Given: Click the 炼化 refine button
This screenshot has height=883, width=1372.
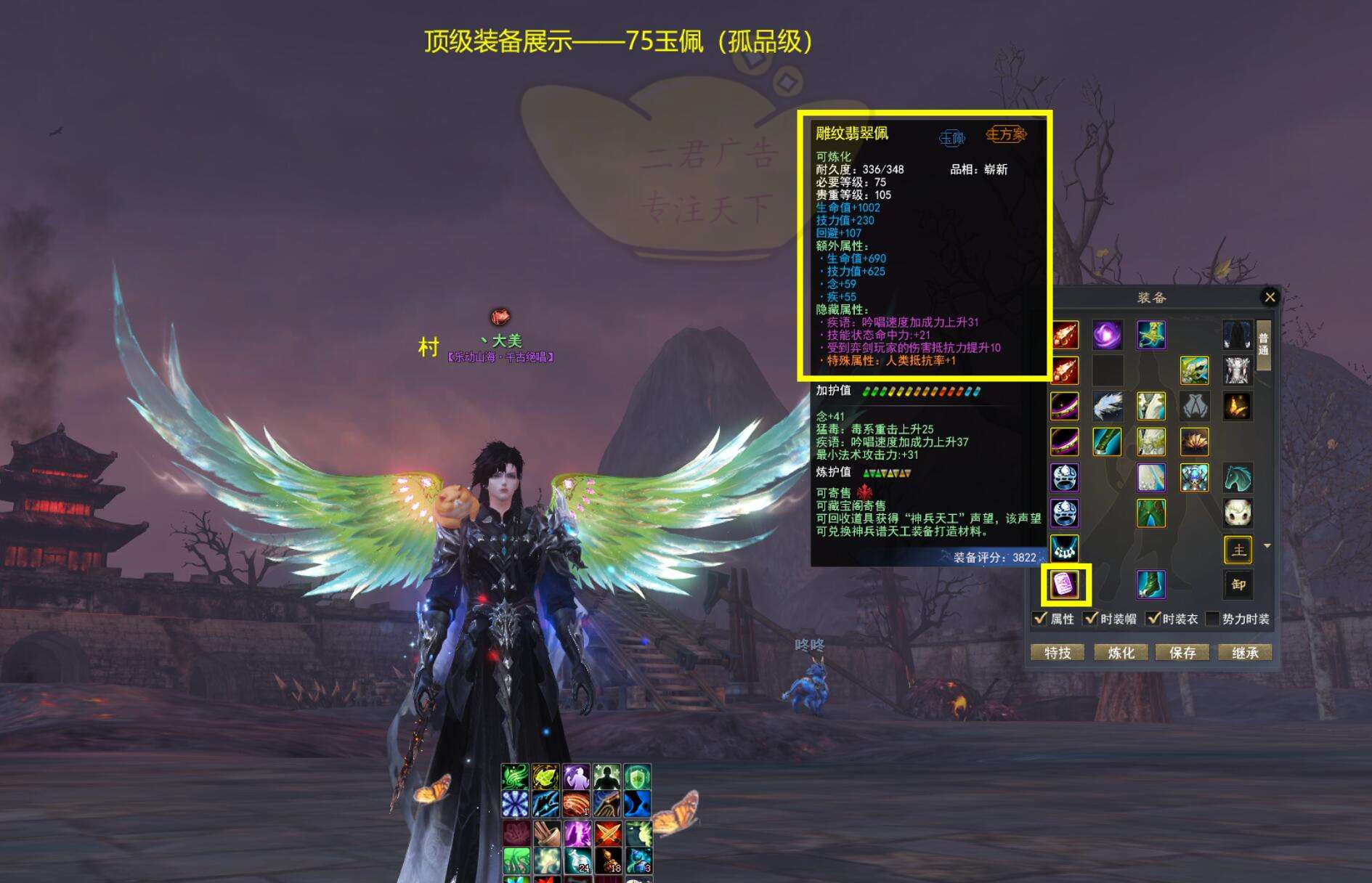Looking at the screenshot, I should (x=1121, y=653).
